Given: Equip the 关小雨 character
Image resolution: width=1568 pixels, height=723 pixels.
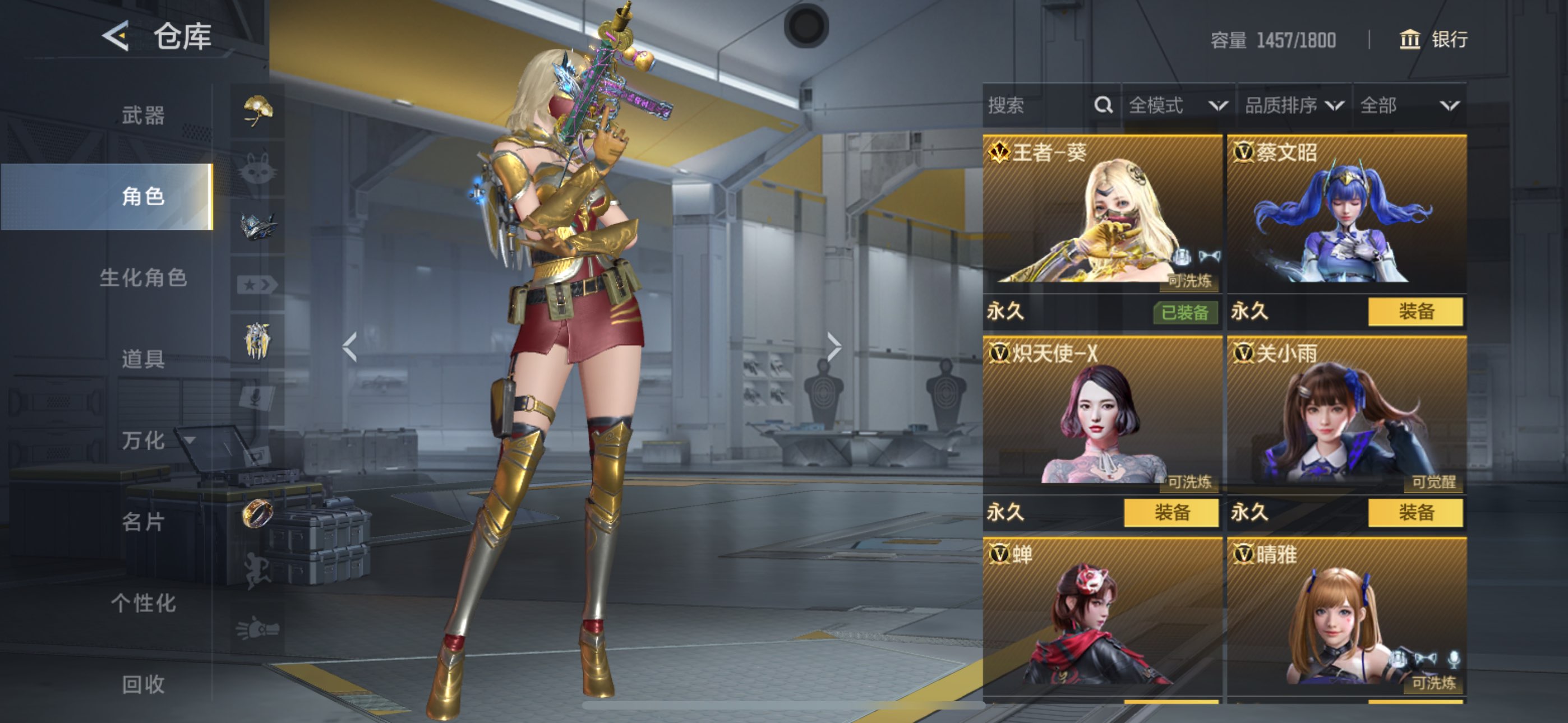Looking at the screenshot, I should point(1415,512).
